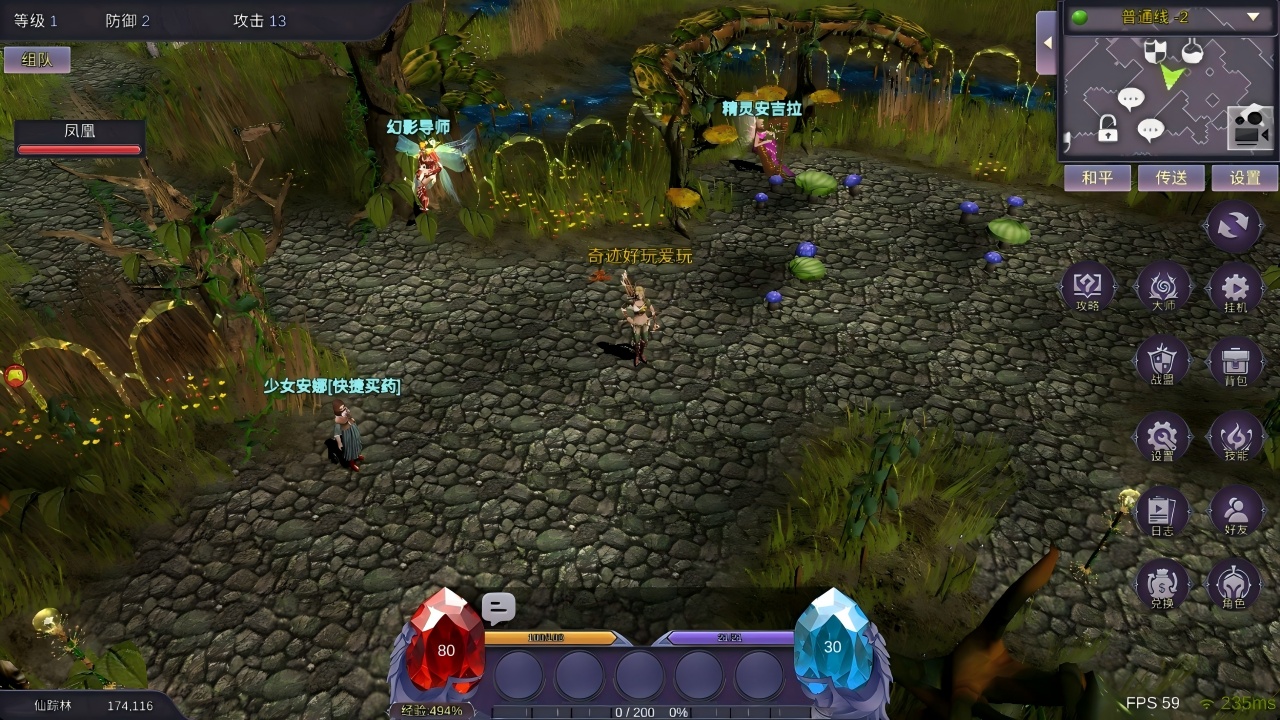Open the 战盟 guild menu

point(1162,361)
